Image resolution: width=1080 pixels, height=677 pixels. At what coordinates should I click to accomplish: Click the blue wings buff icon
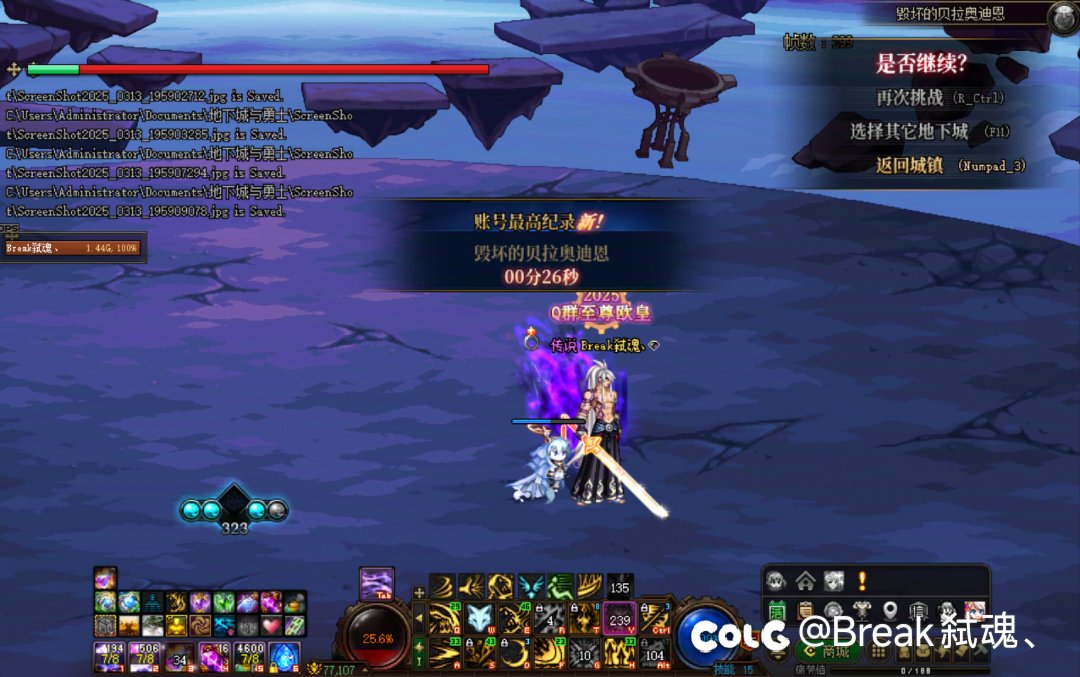pyautogui.click(x=531, y=586)
